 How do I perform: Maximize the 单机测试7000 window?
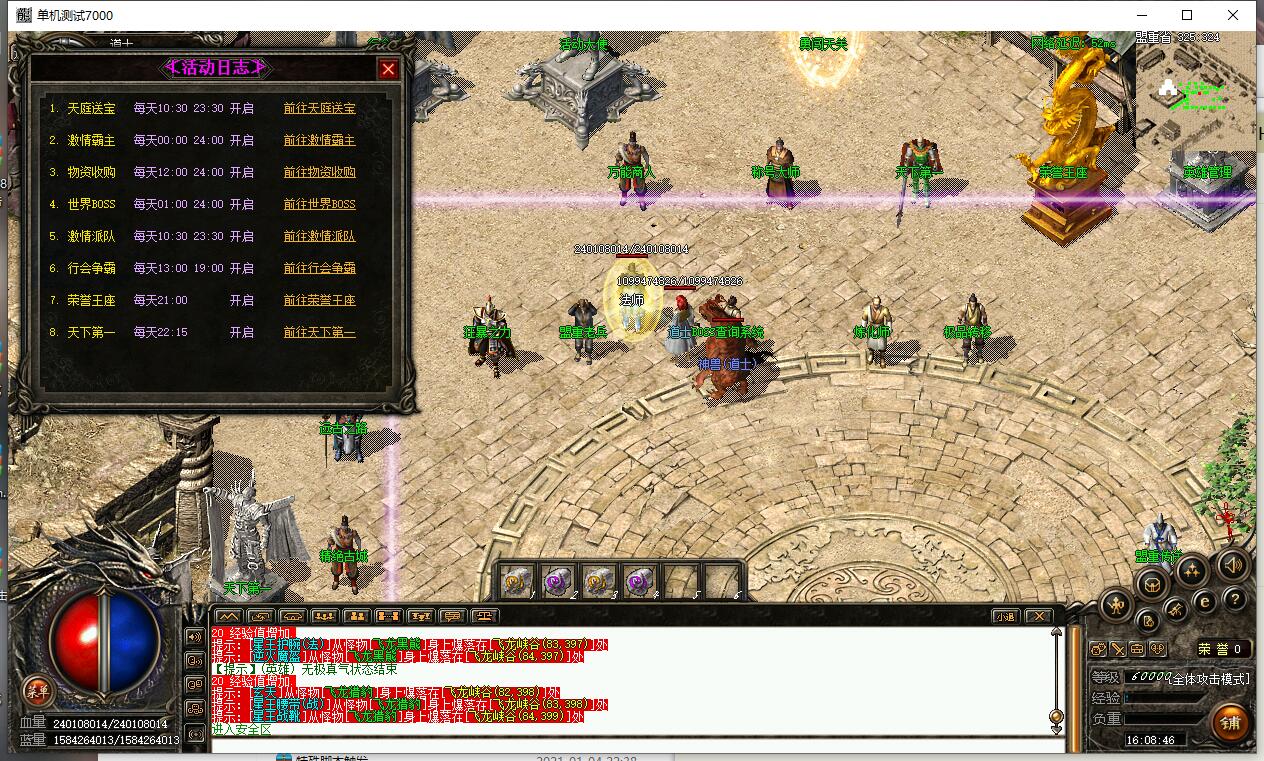(1187, 15)
